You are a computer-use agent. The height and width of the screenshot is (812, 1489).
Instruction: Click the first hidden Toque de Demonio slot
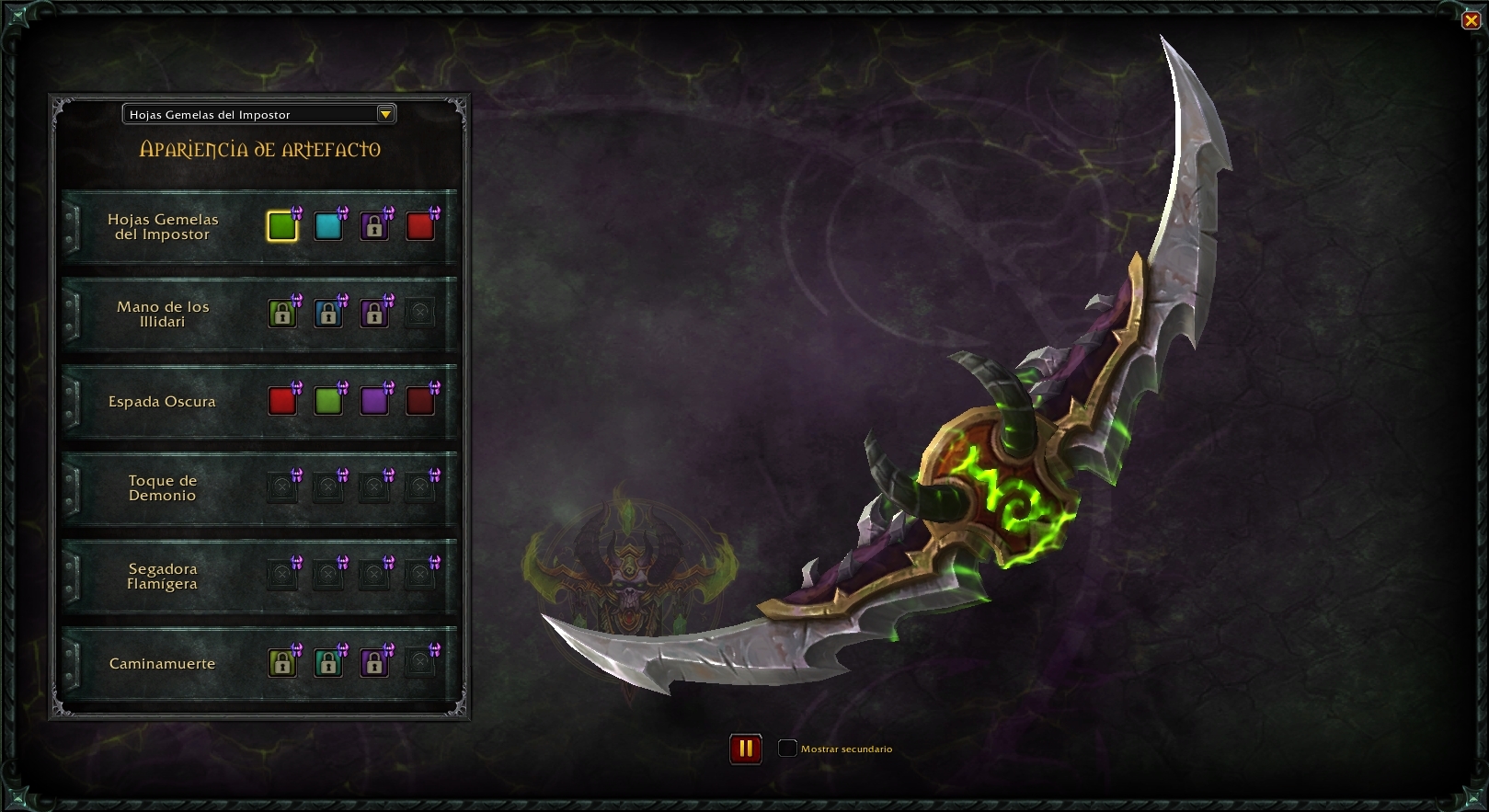pyautogui.click(x=282, y=488)
